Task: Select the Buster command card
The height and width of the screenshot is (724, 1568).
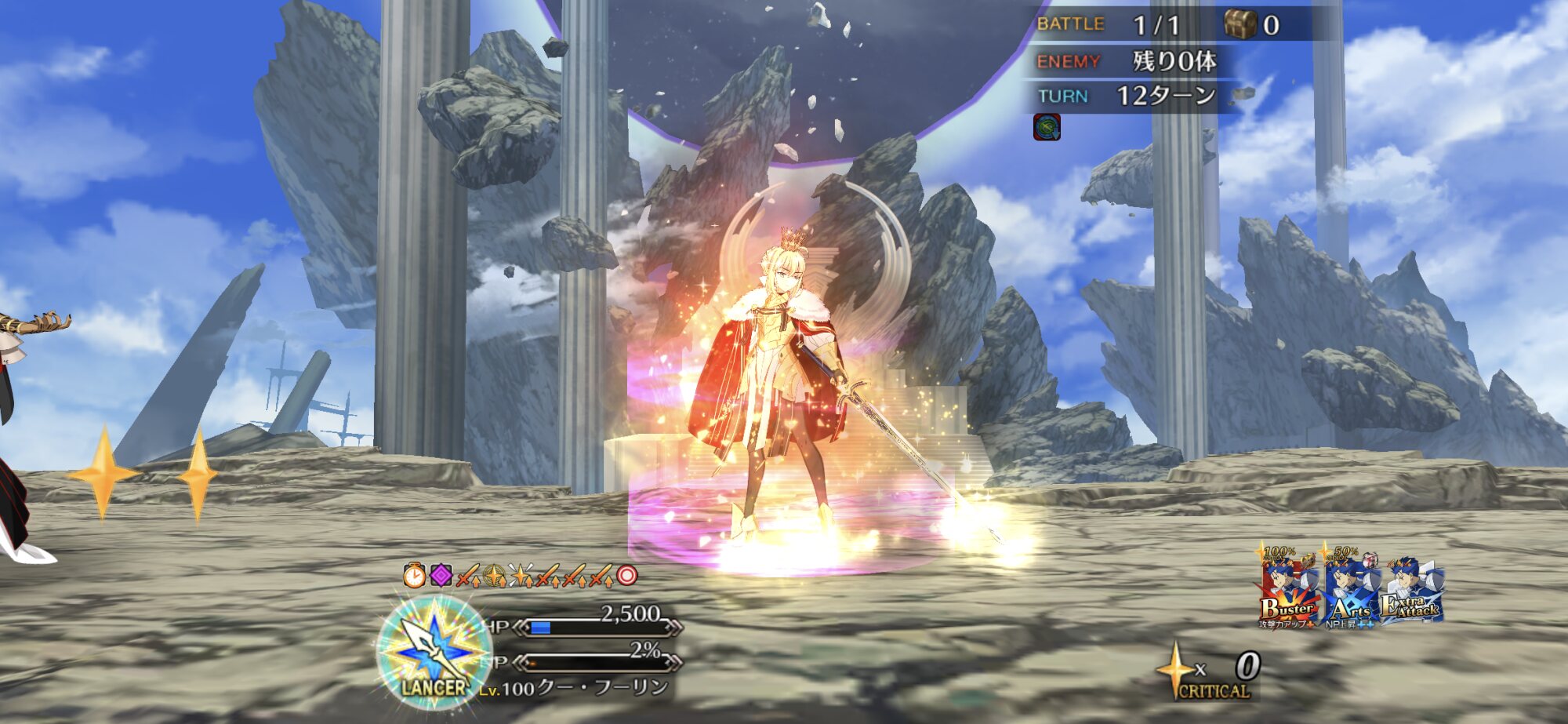Action: 1290,588
